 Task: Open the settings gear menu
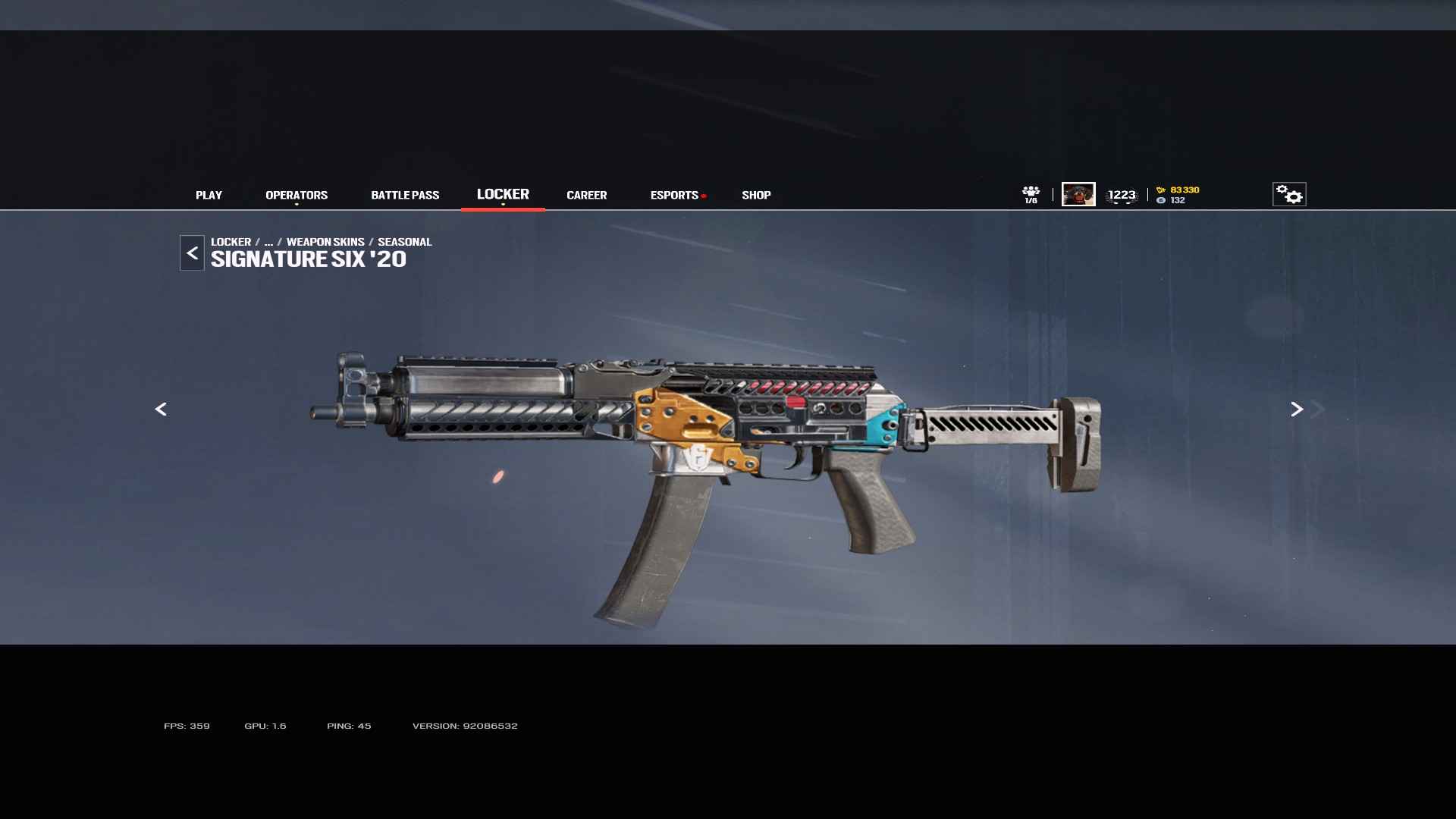tap(1288, 194)
